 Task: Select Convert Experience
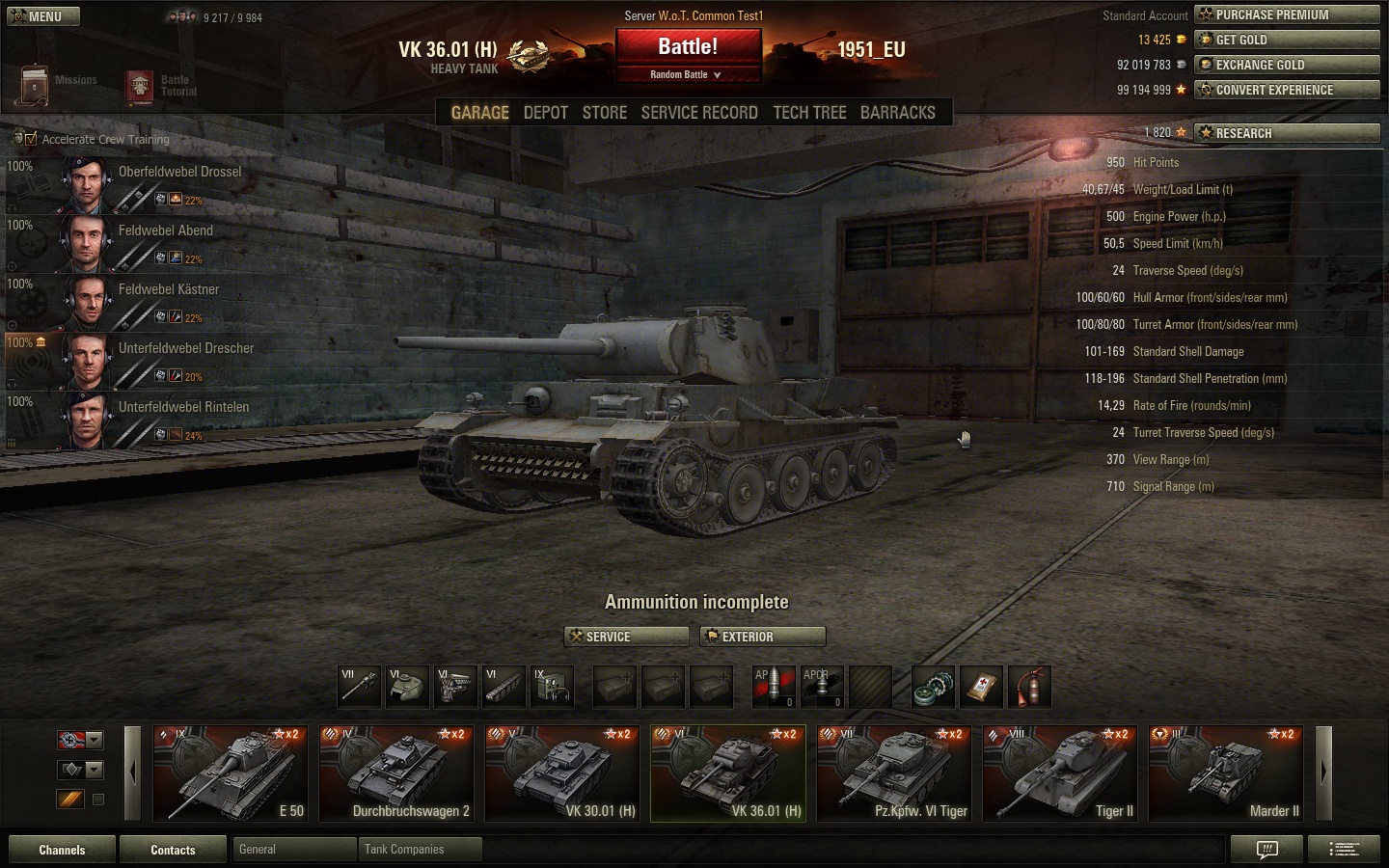pos(1287,90)
